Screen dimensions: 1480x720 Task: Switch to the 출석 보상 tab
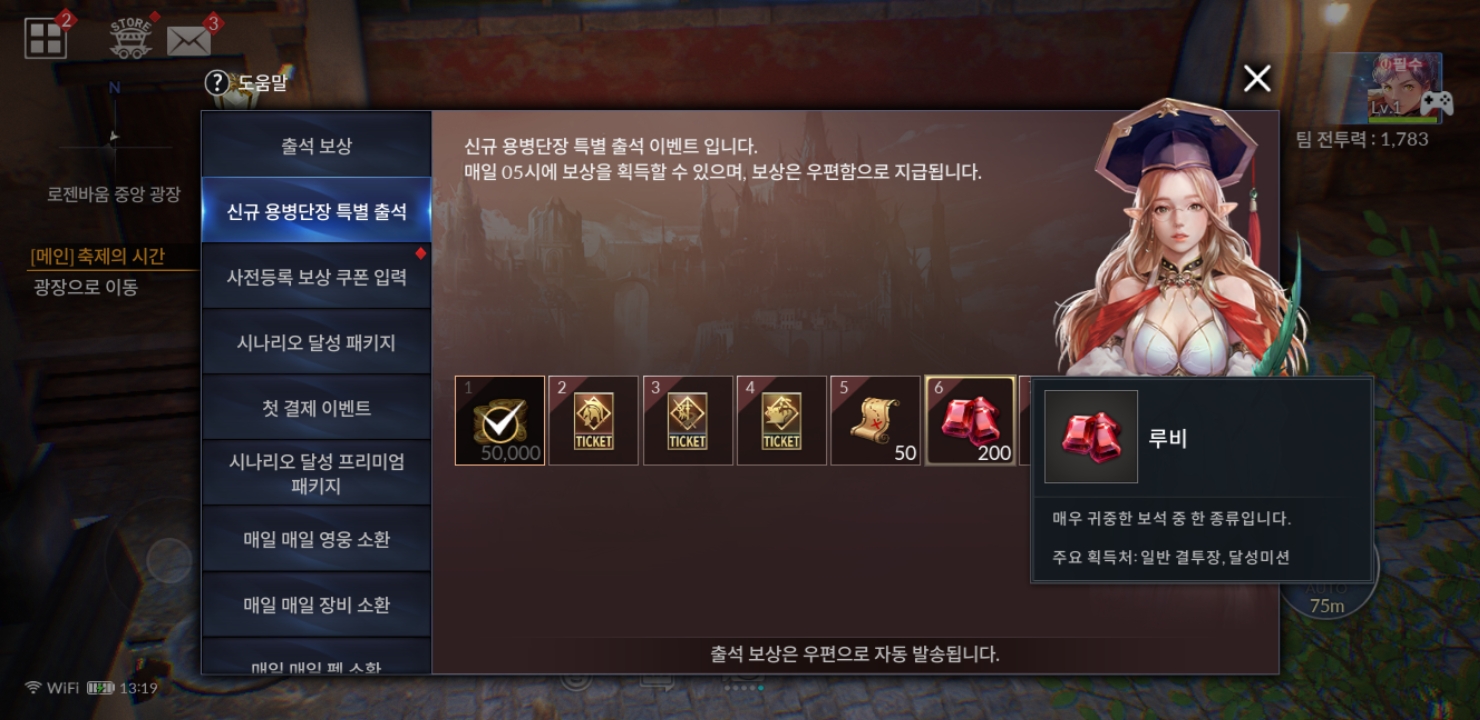coord(316,144)
